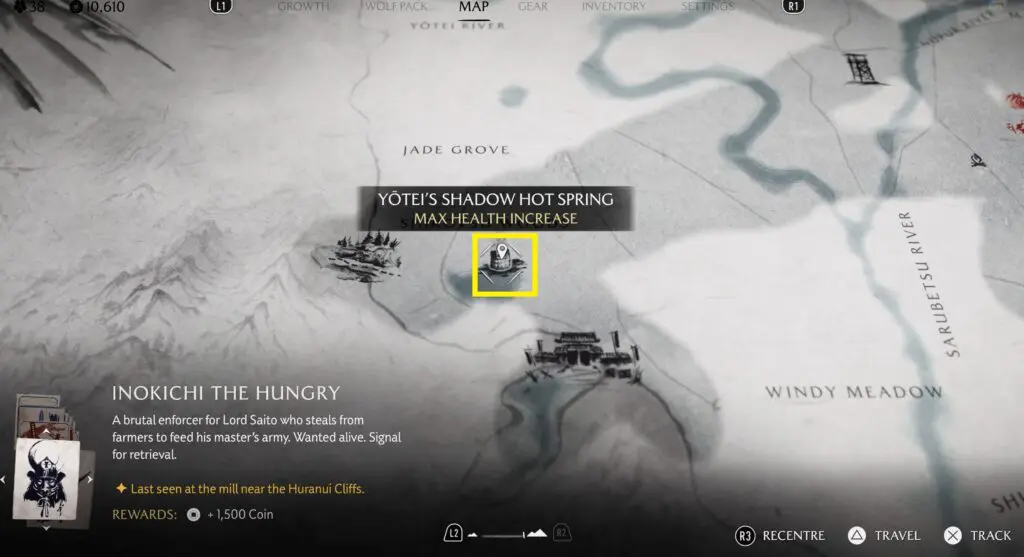The image size is (1024, 557).
Task: Select the Map tab
Action: pyautogui.click(x=473, y=7)
